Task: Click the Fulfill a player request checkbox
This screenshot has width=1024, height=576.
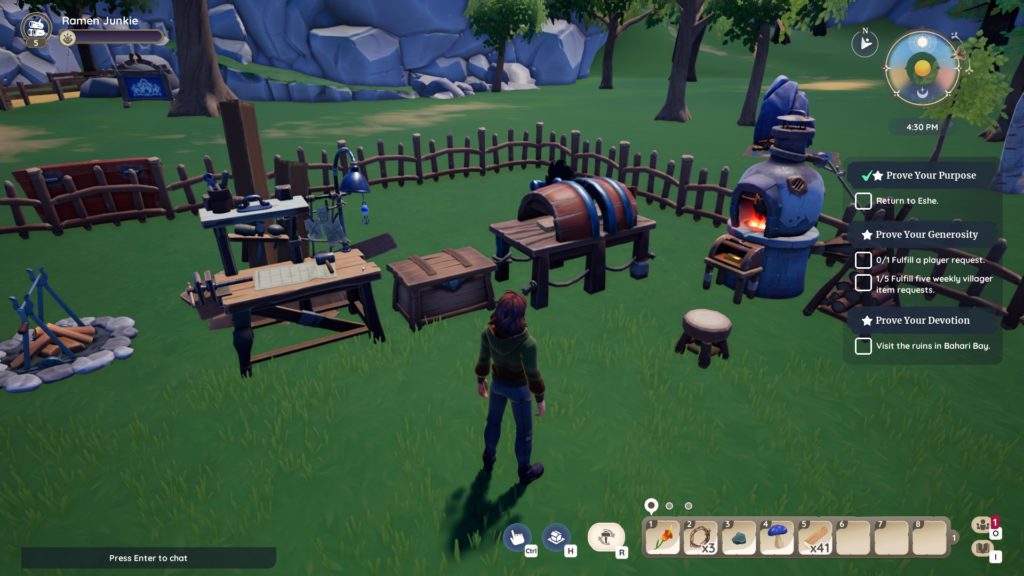Action: [x=863, y=260]
